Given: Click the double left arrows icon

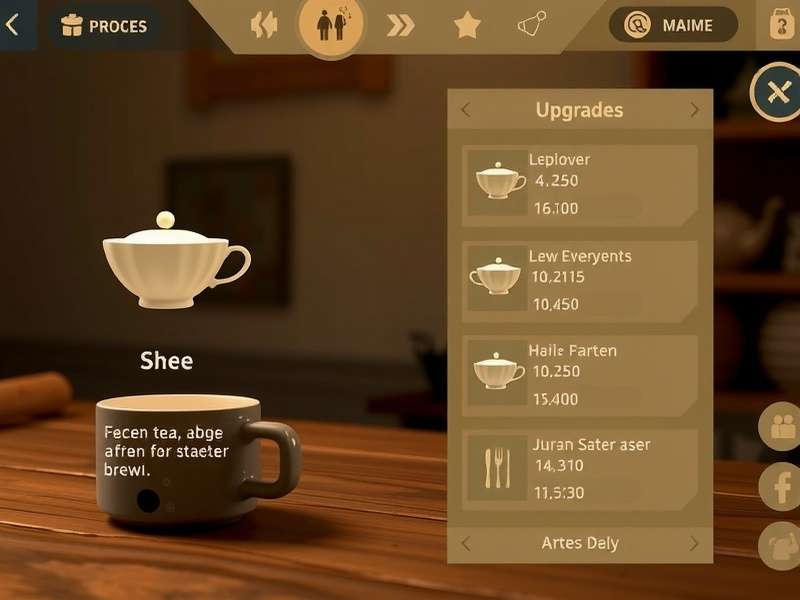Looking at the screenshot, I should 264,26.
